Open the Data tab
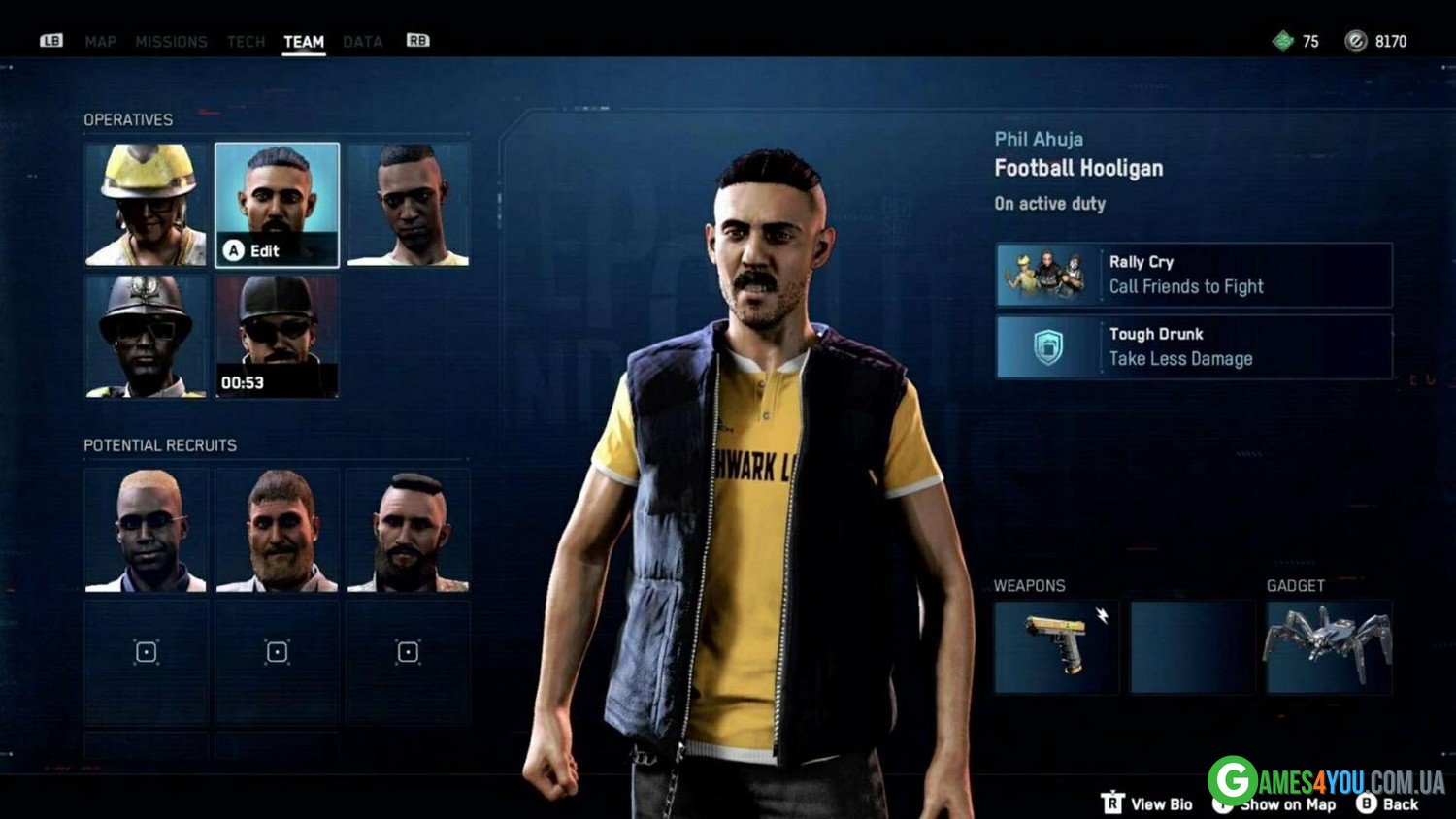The width and height of the screenshot is (1456, 819). pos(362,42)
